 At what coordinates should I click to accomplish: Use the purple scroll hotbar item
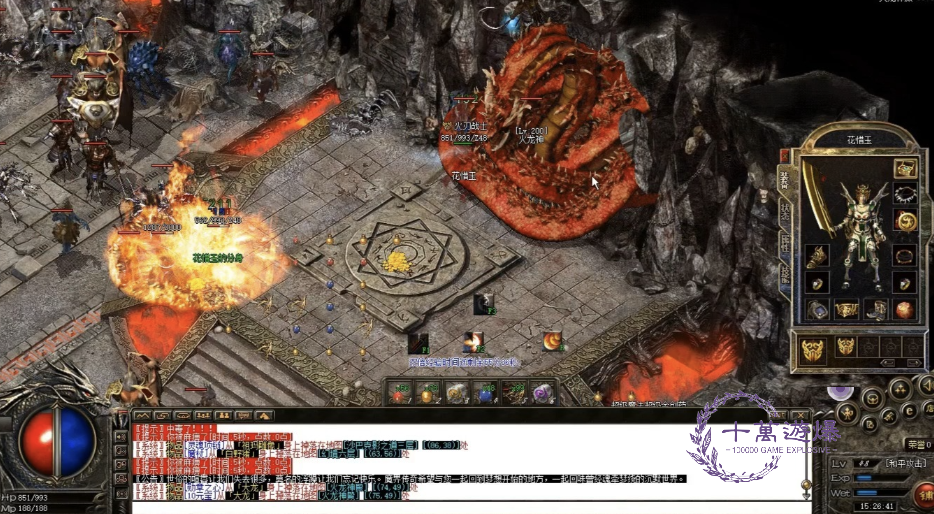click(x=542, y=394)
